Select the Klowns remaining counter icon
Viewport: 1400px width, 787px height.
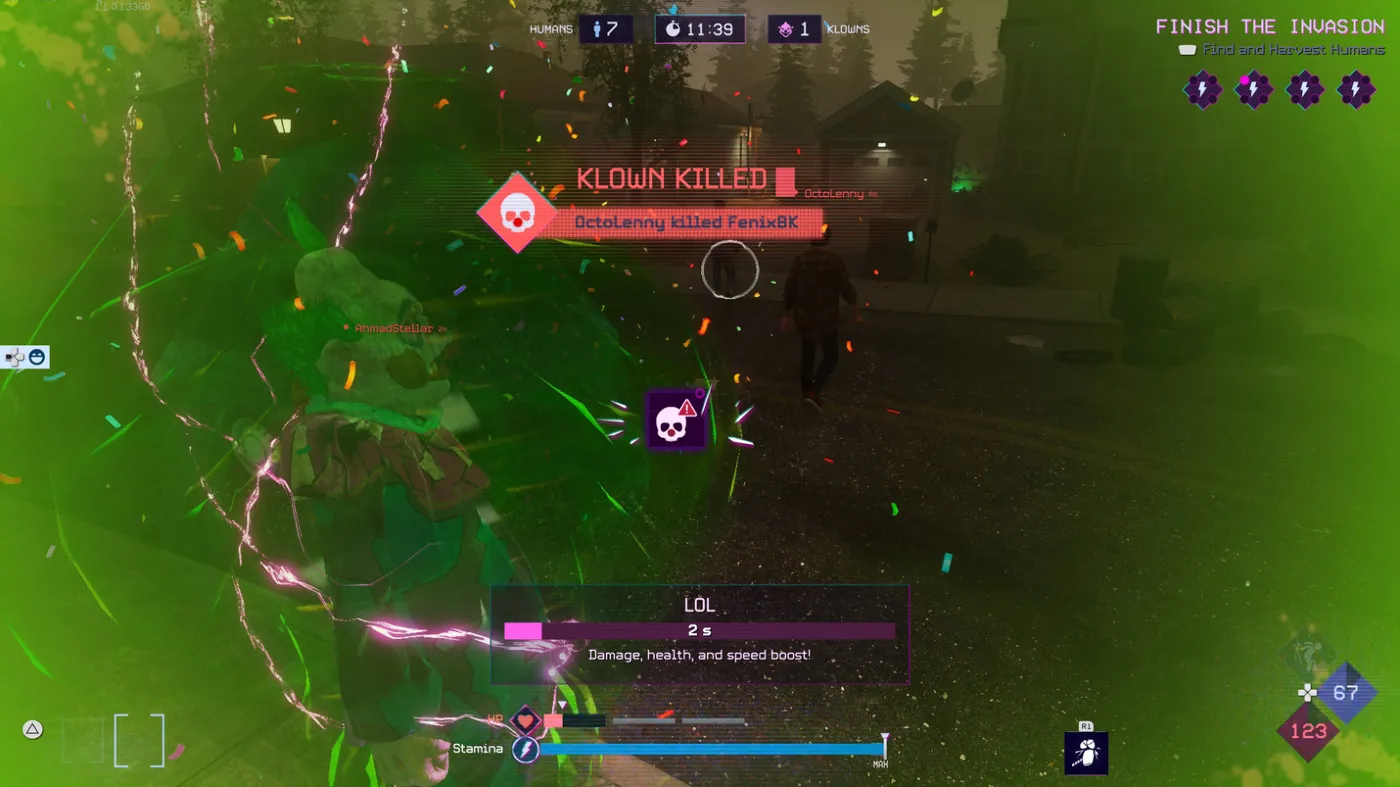[x=794, y=29]
